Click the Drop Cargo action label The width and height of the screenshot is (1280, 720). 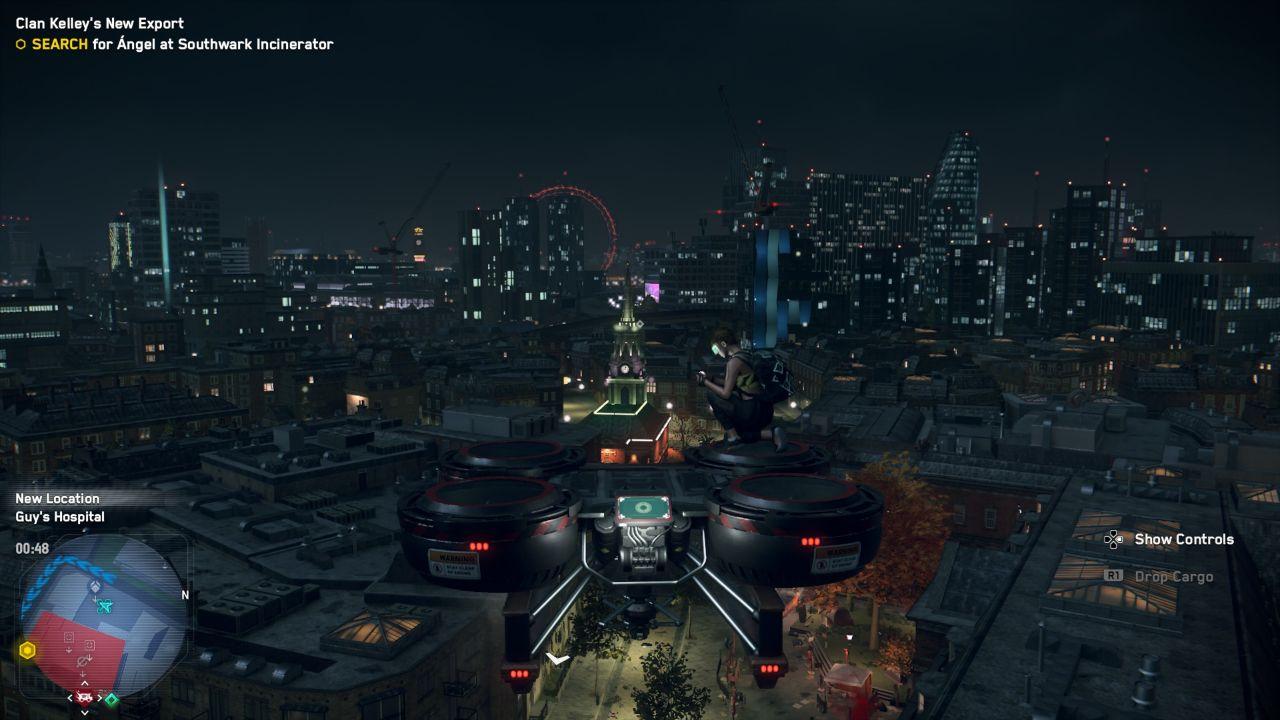1173,577
